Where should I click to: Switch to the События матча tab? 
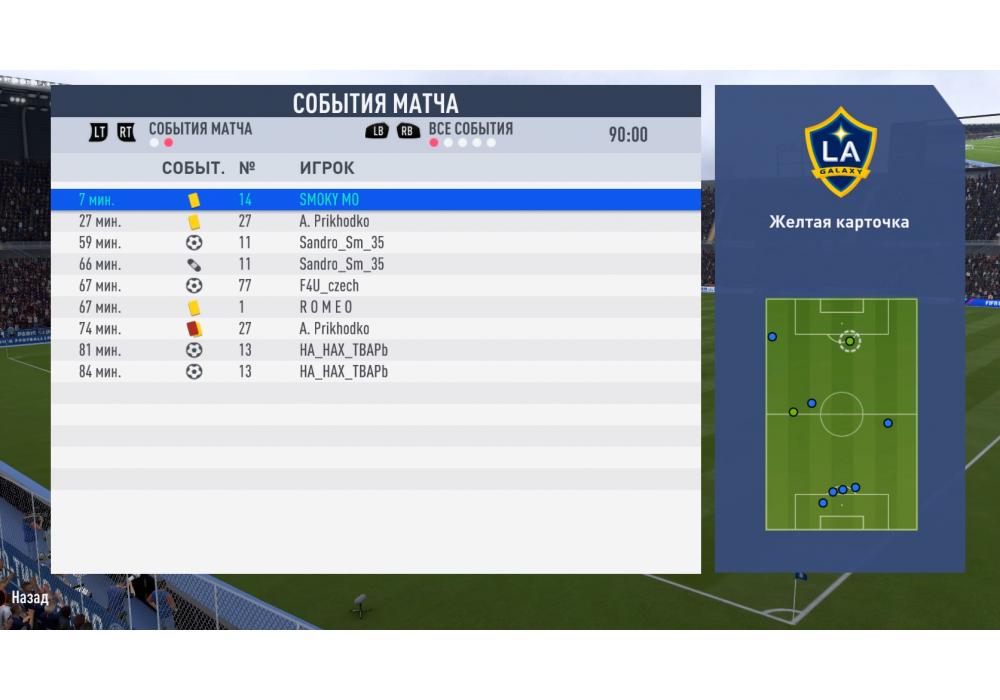coord(200,129)
